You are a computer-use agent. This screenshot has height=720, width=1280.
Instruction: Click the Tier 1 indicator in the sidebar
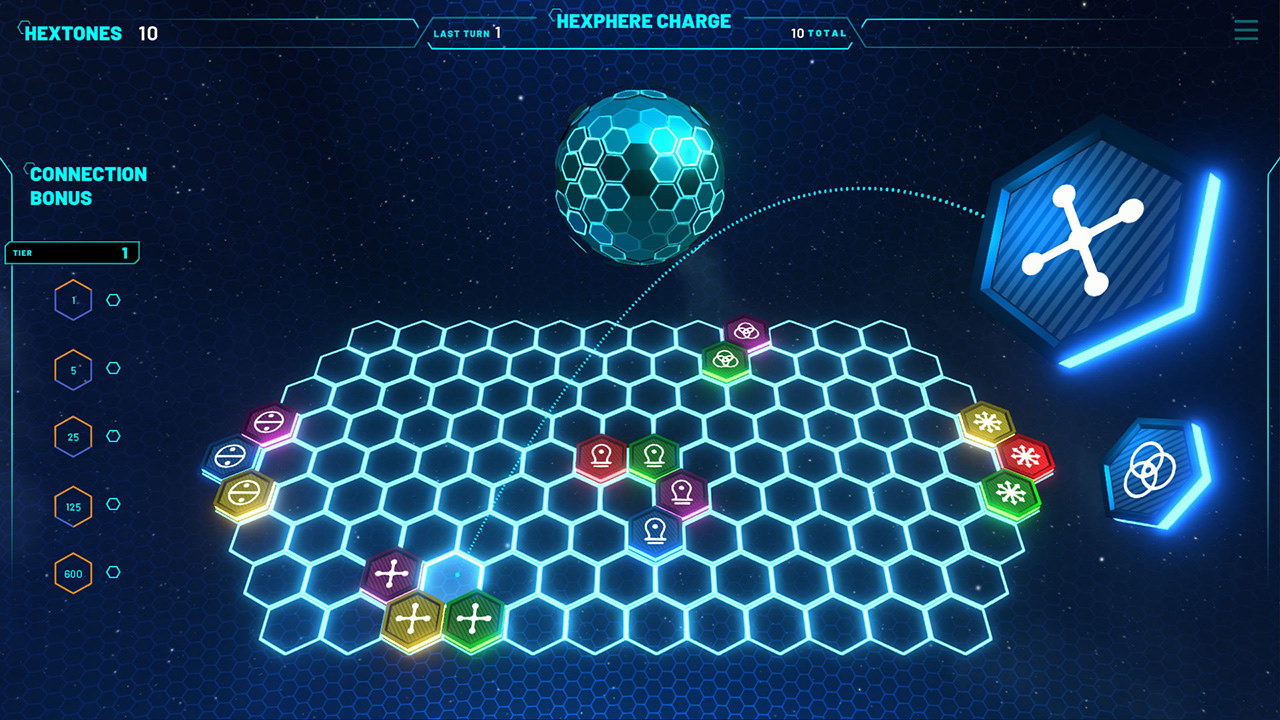point(70,253)
